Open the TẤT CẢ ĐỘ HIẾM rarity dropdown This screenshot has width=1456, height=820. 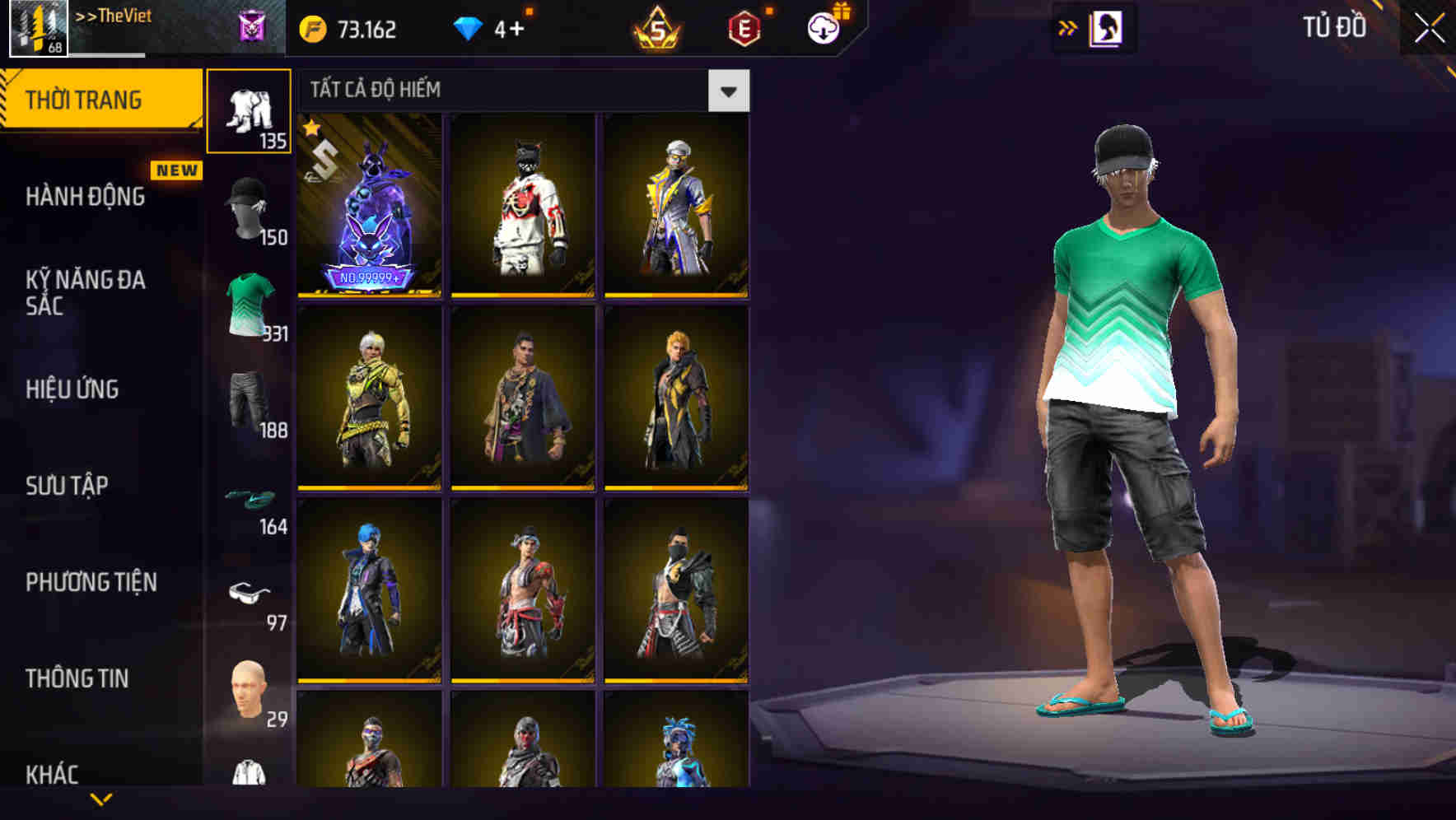point(728,91)
